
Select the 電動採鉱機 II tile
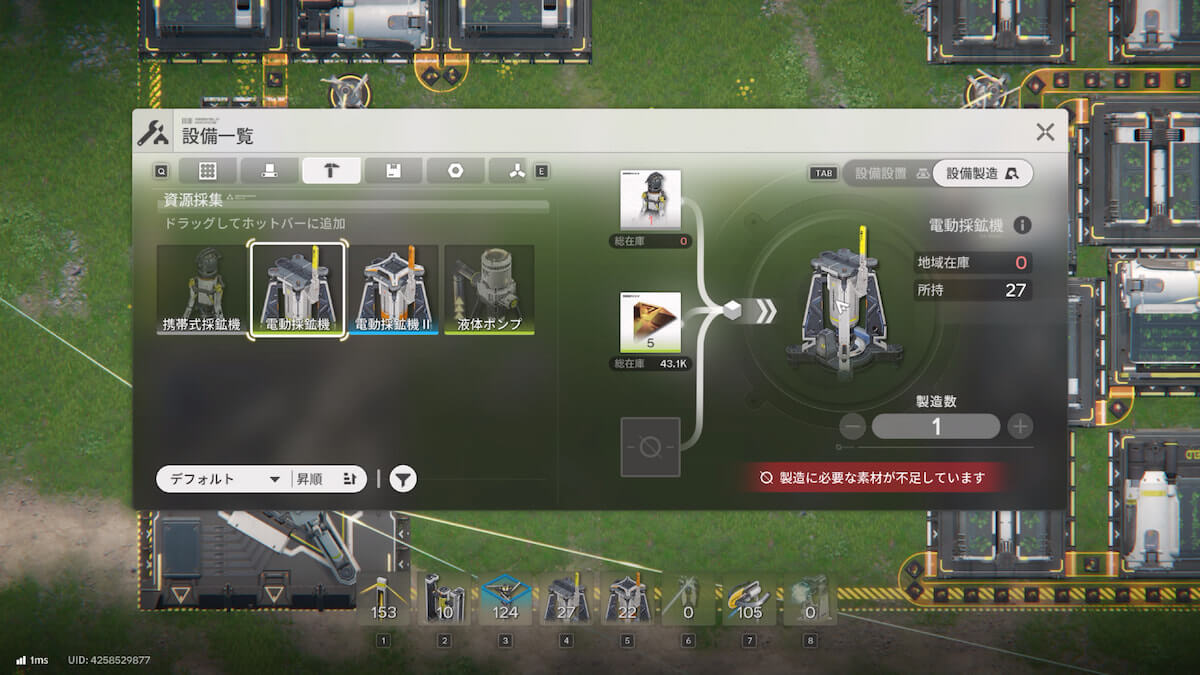[393, 289]
